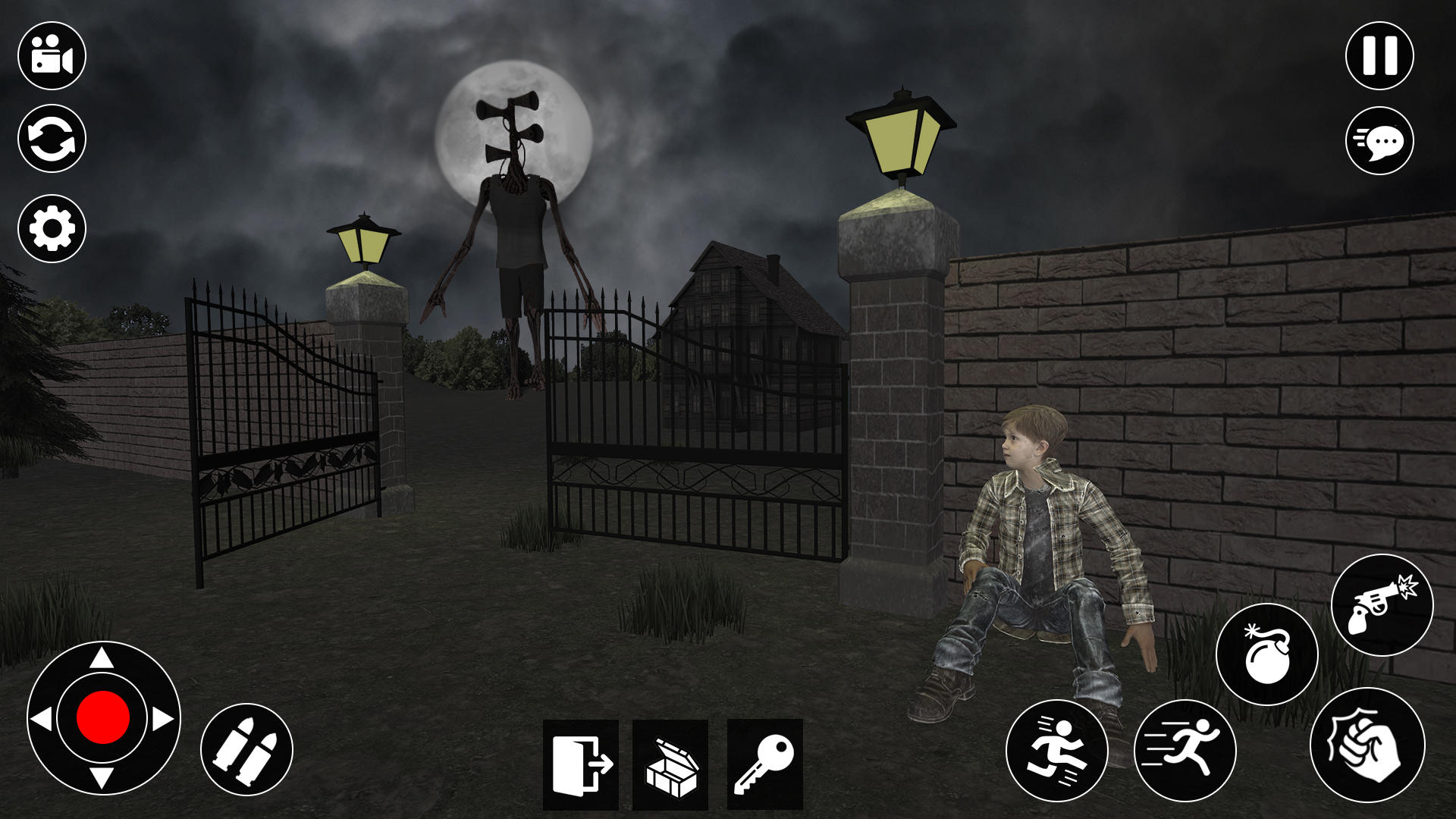Open the treasure chest icon
Screen dimensions: 1456x819
[x=670, y=766]
